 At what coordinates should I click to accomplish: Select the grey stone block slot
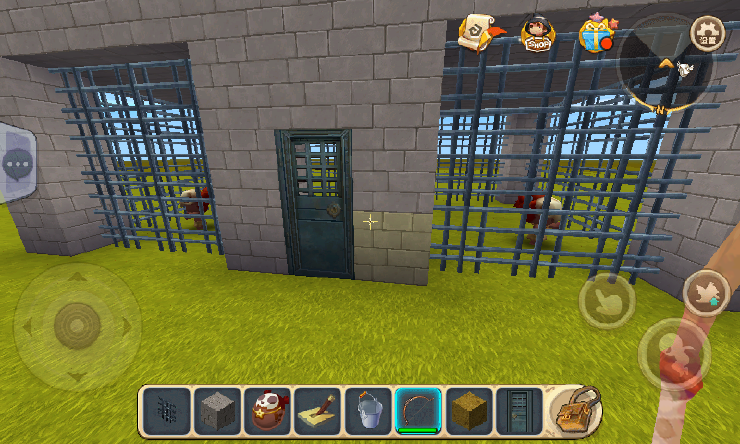(217, 410)
